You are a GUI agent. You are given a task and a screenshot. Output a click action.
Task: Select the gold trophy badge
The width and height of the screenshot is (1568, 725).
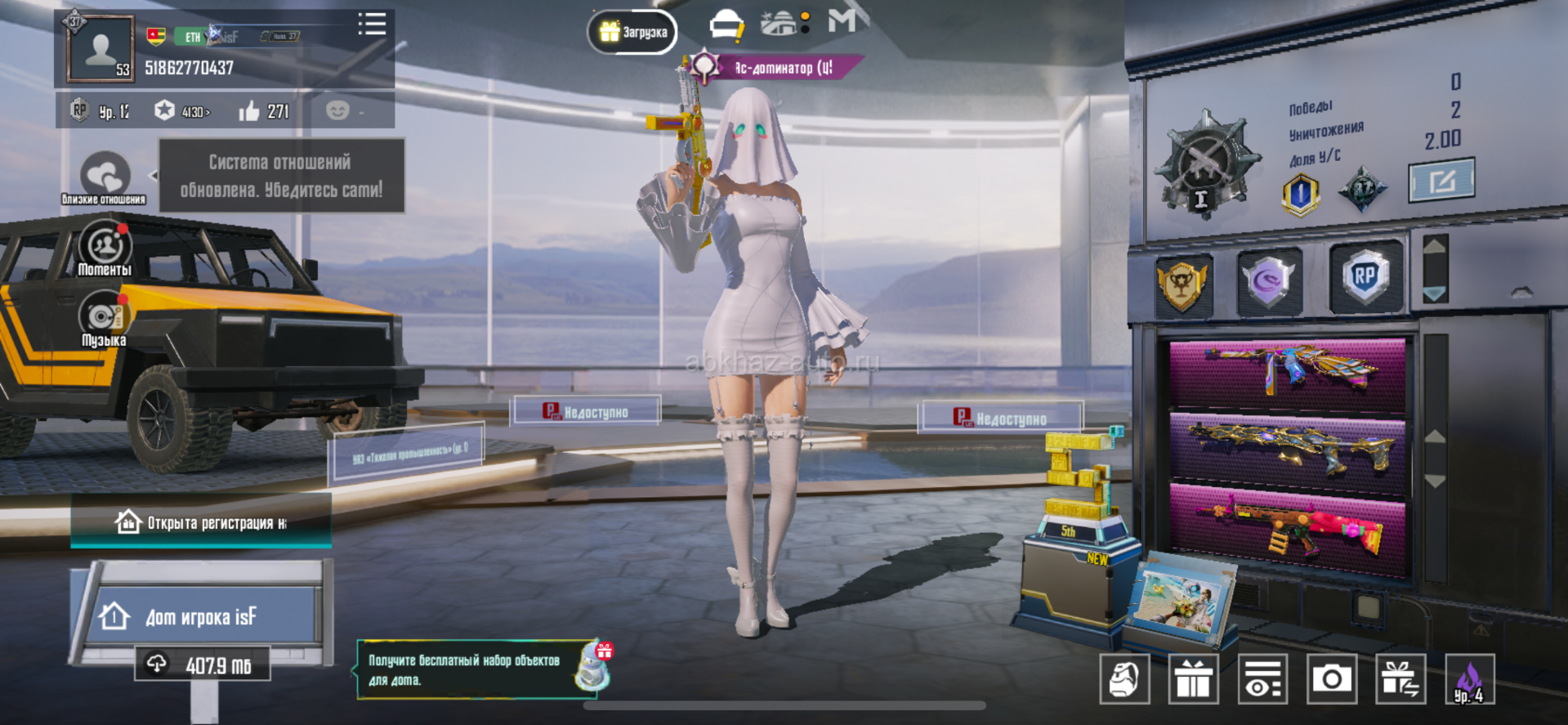coord(1182,283)
